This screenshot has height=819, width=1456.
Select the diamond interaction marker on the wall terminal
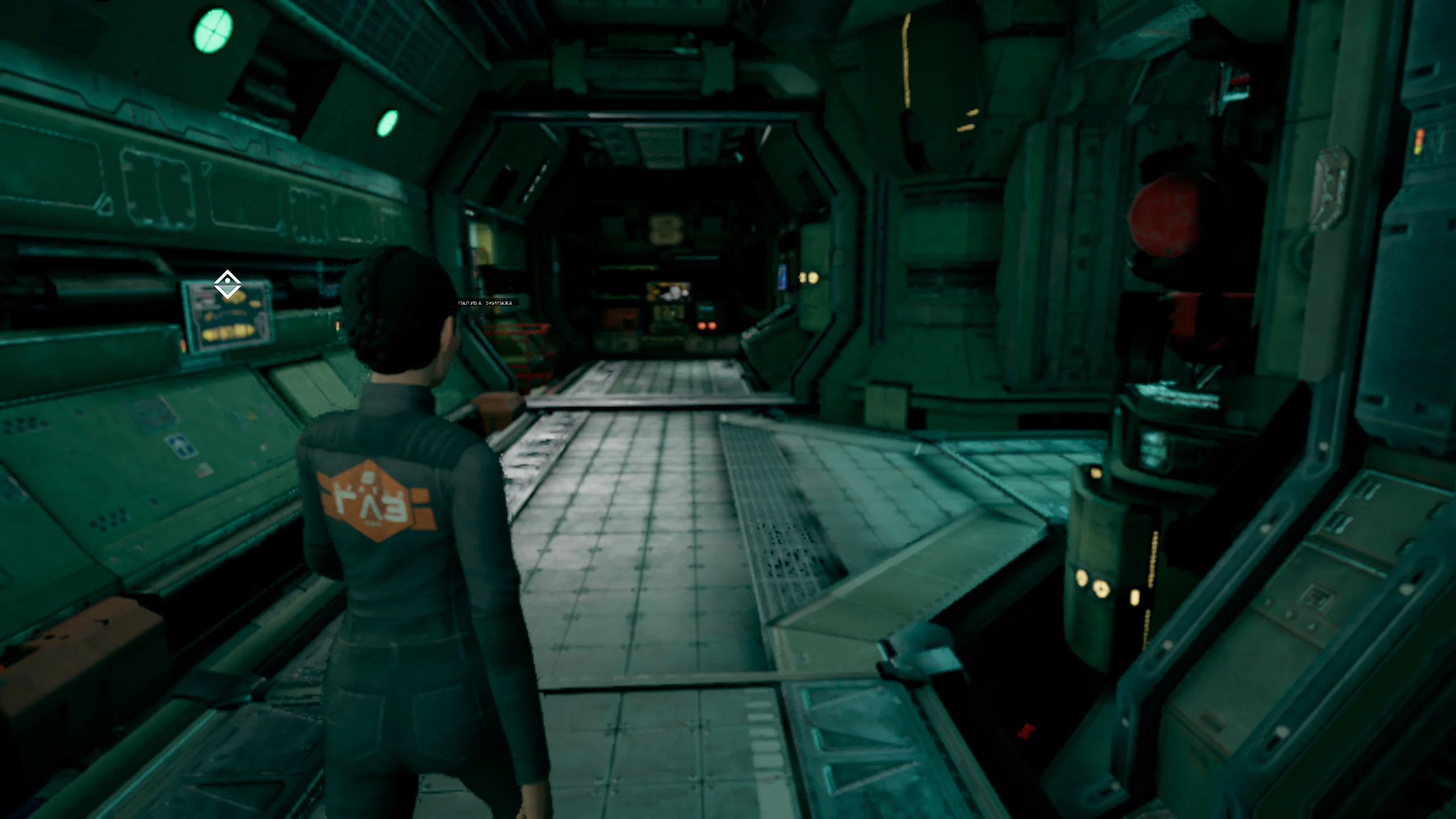coord(227,284)
